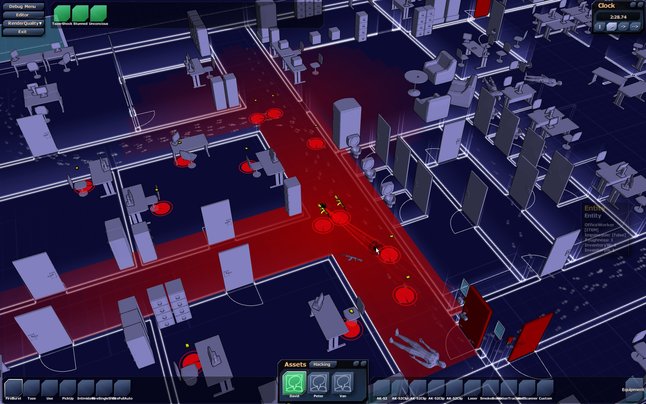Open the Debug Menu
Screen dimensions: 646x404
tap(21, 6)
